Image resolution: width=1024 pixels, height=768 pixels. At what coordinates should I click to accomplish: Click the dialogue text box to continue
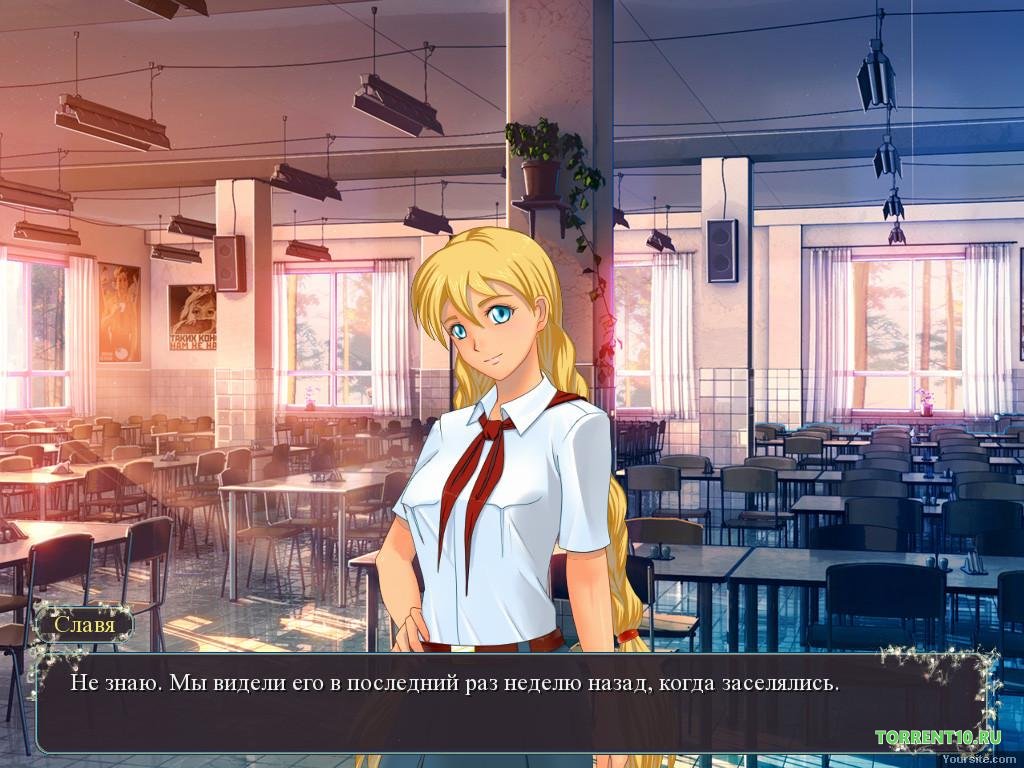[x=510, y=701]
